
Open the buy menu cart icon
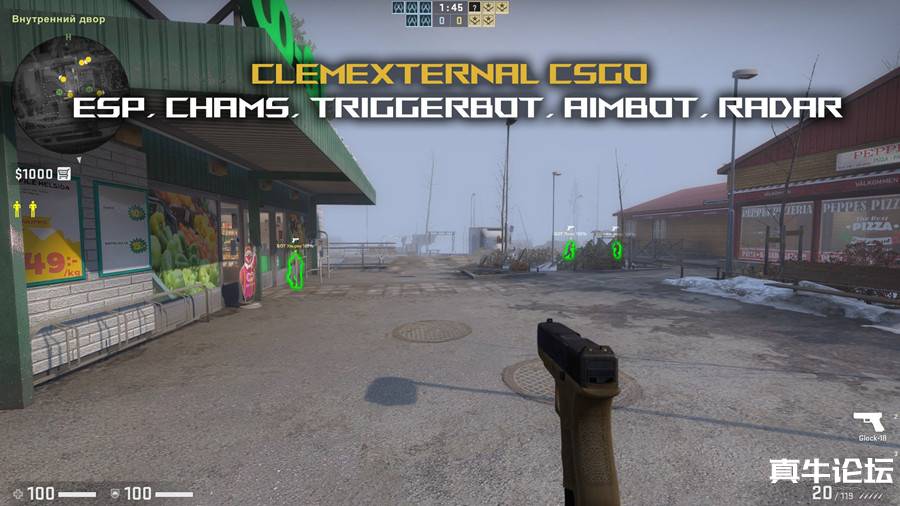pyautogui.click(x=64, y=173)
